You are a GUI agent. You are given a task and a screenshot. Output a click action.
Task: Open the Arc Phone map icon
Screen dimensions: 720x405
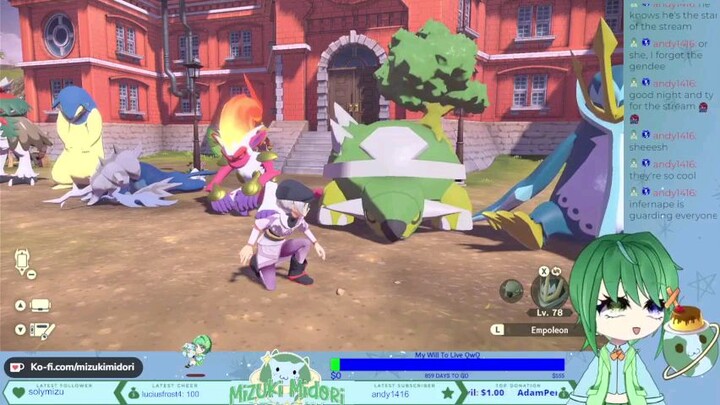tap(23, 262)
